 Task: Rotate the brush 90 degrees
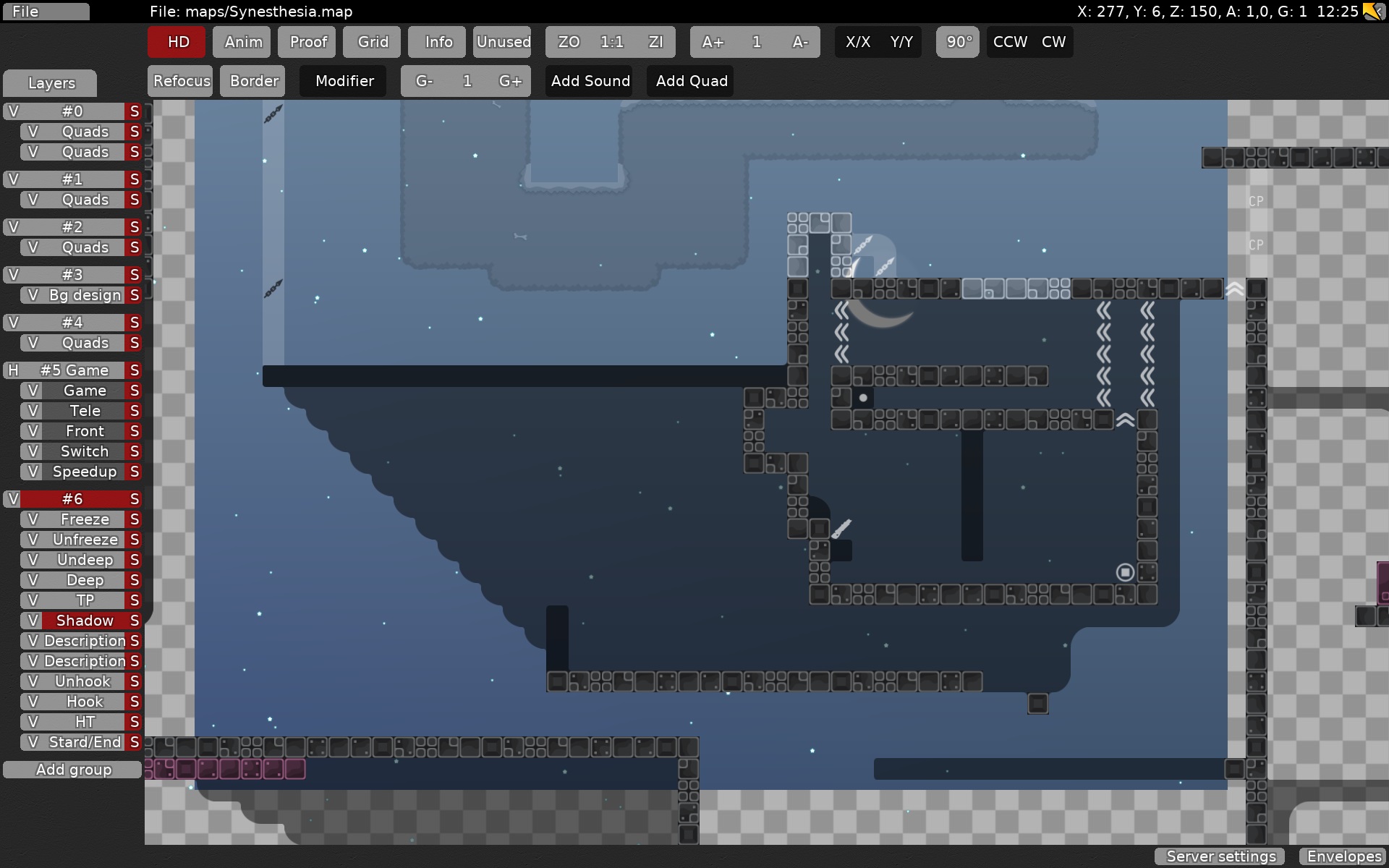click(x=957, y=42)
